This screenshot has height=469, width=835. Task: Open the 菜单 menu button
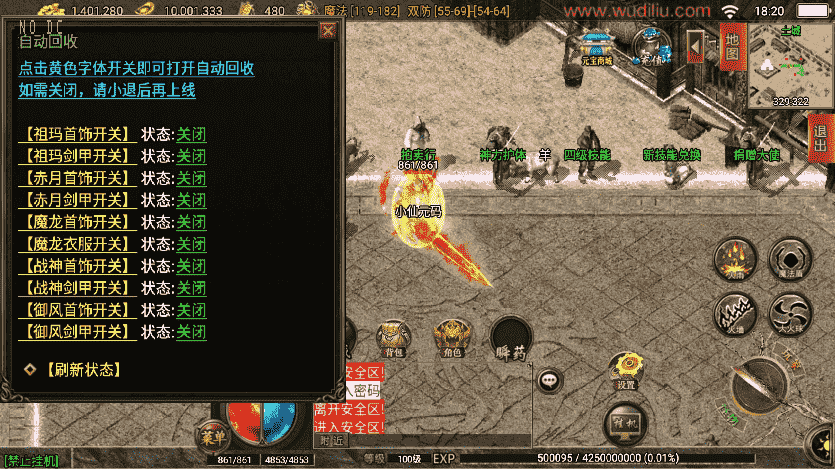(210, 436)
